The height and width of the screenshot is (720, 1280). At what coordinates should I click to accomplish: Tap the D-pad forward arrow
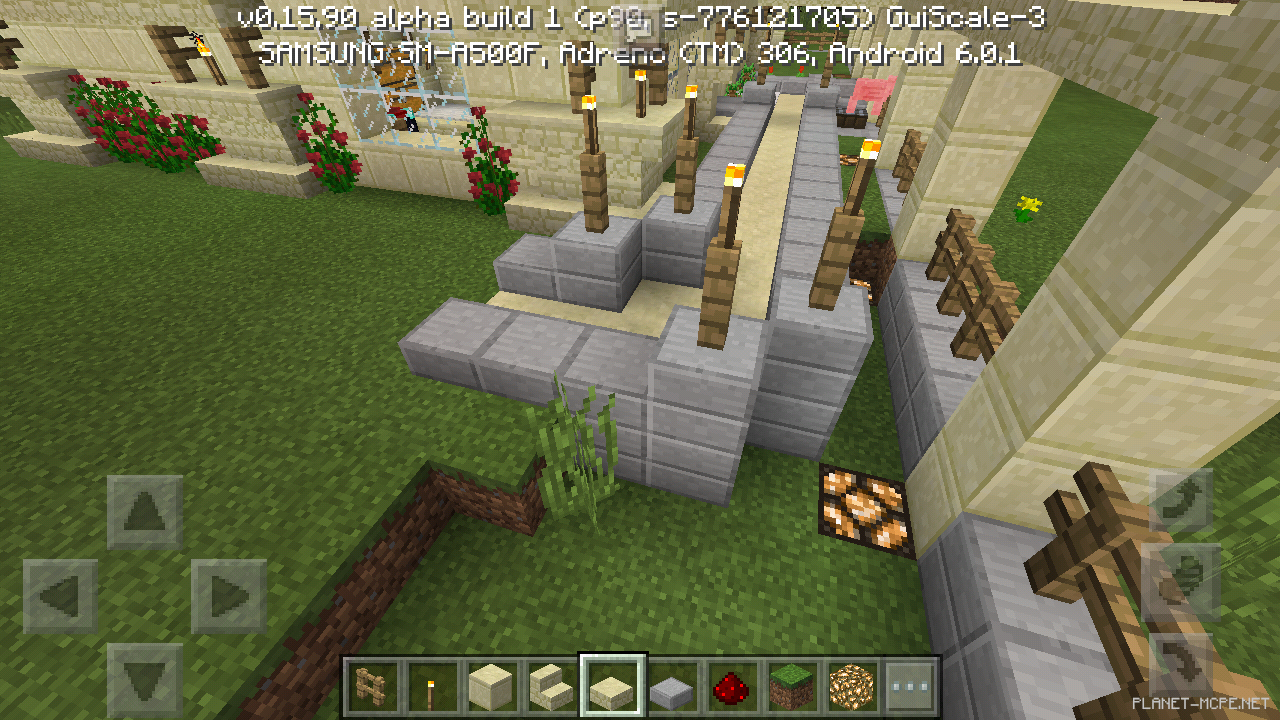point(145,512)
